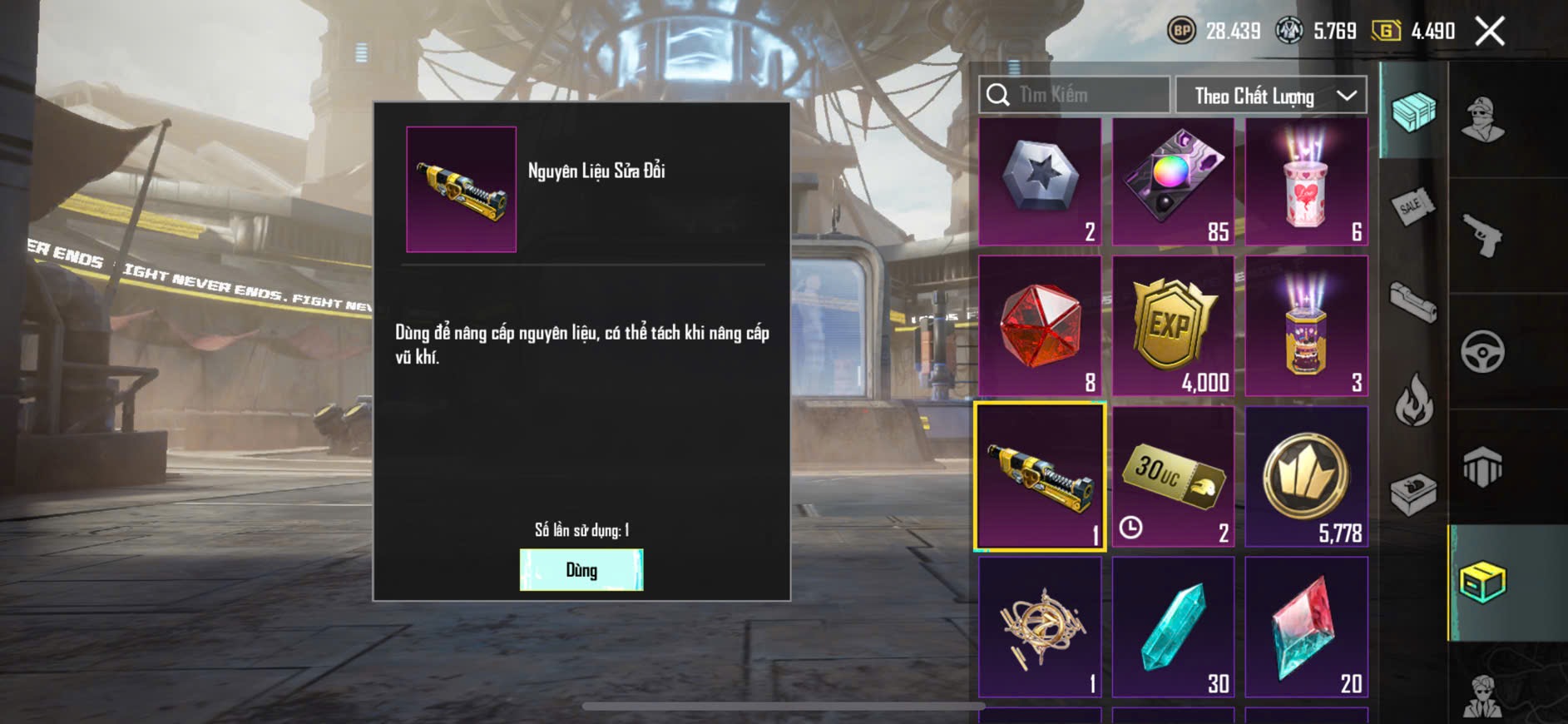This screenshot has height=724, width=1568.
Task: Switch to the pistol weapons category
Action: pyautogui.click(x=1482, y=236)
